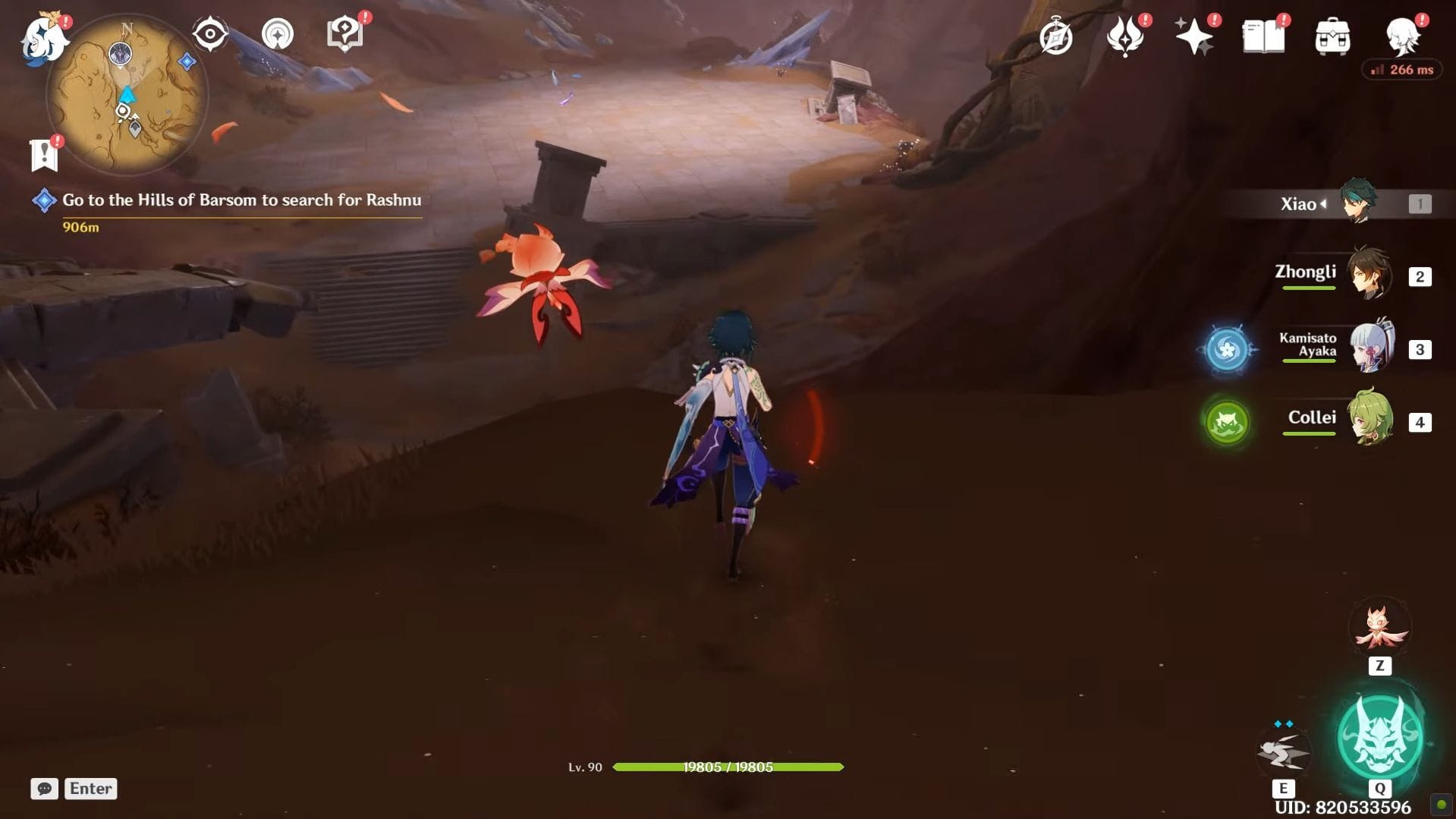
Task: Open the compass Adventurer Handbook icon
Action: (1055, 36)
